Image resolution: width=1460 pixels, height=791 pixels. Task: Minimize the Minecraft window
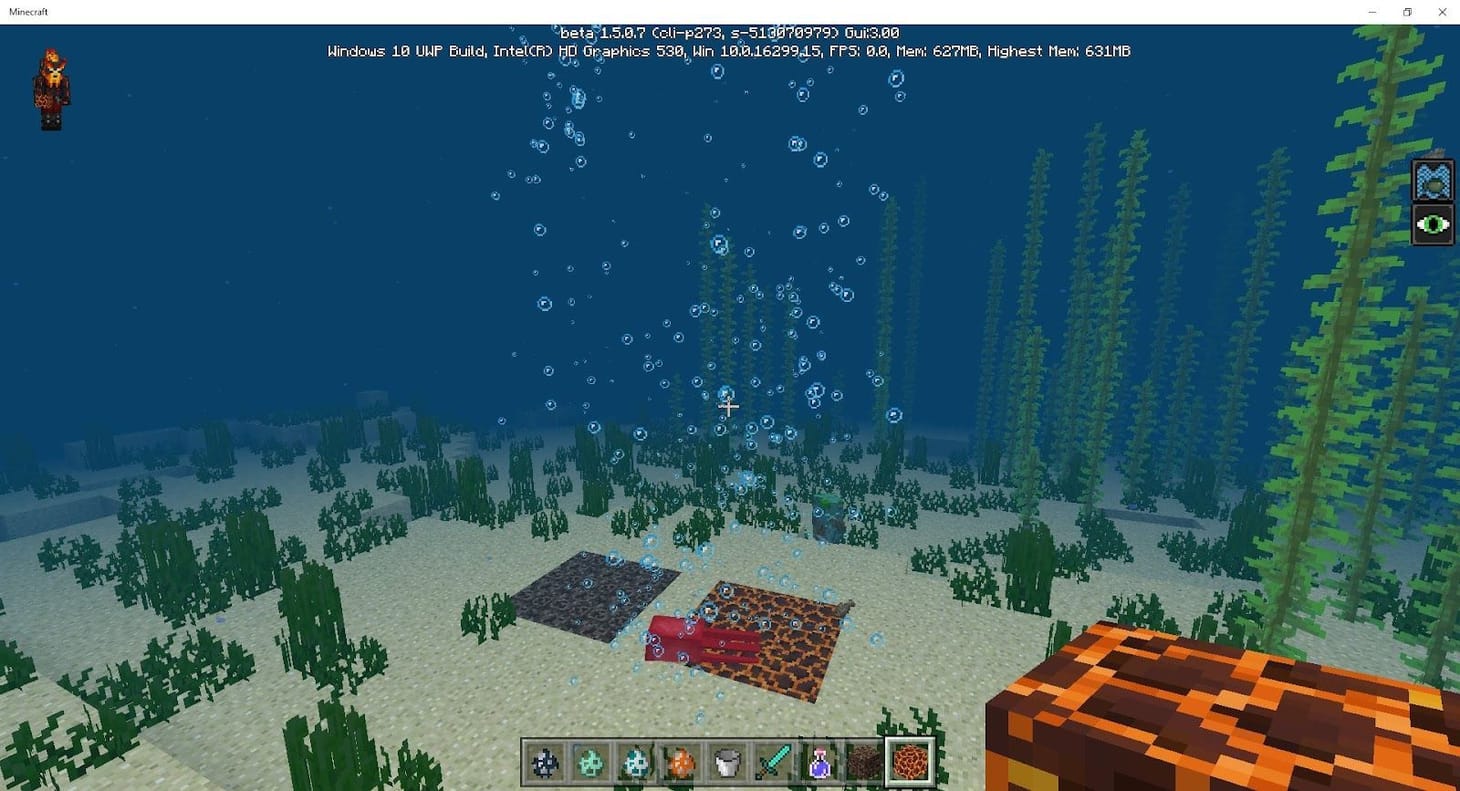click(x=1371, y=11)
